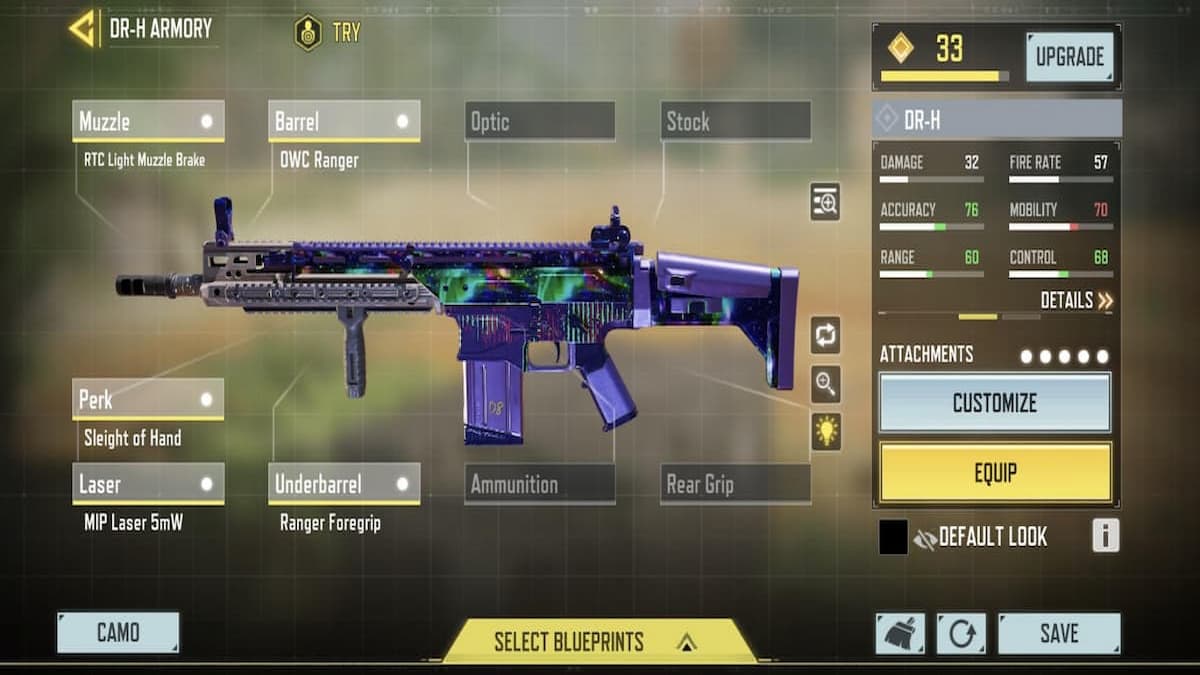The height and width of the screenshot is (675, 1200).
Task: Open the empty Rear Grip slot
Action: pyautogui.click(x=736, y=484)
